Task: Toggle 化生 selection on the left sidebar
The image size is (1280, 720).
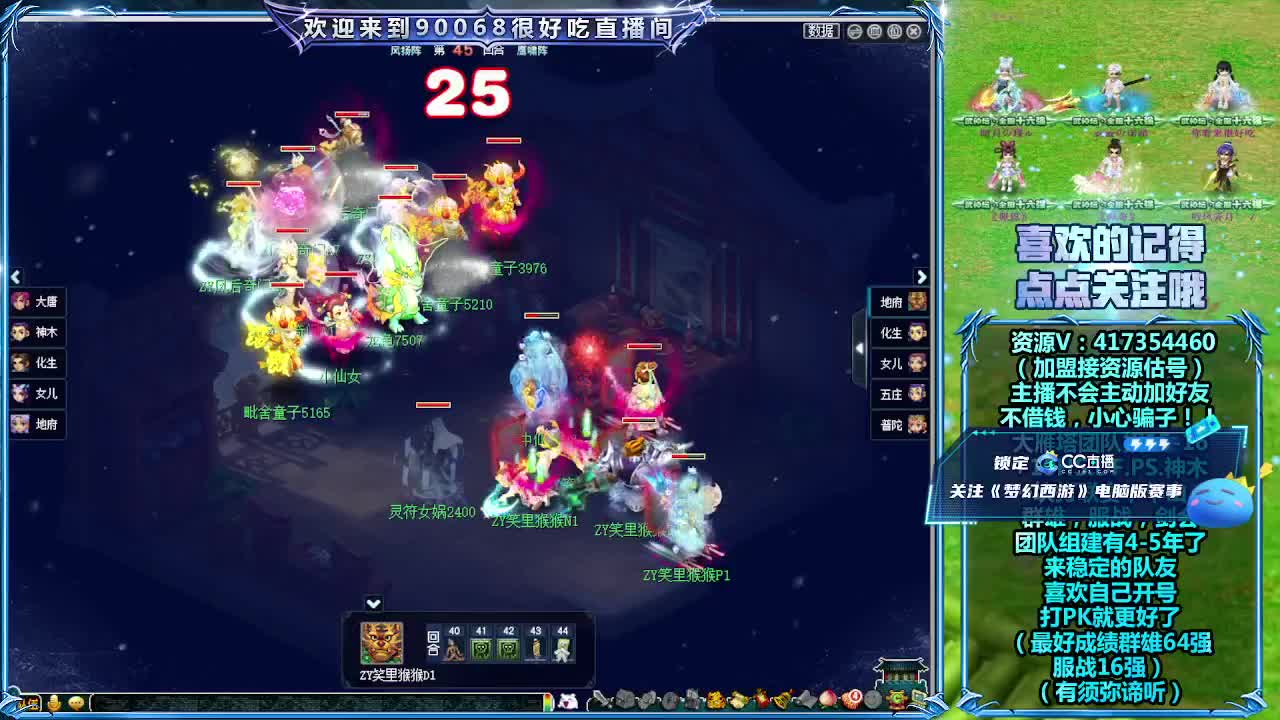Action: (x=36, y=361)
